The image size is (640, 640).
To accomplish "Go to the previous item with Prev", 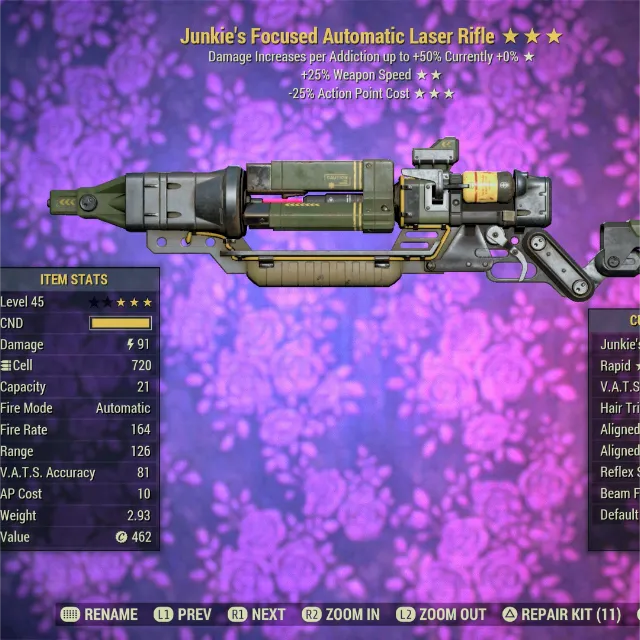I will pyautogui.click(x=183, y=615).
